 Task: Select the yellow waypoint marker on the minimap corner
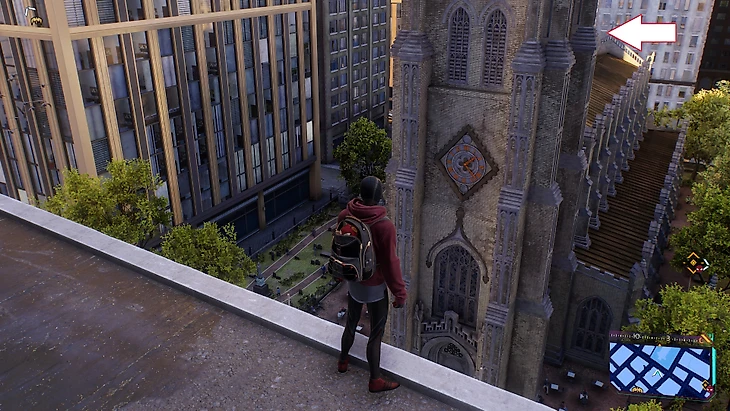(705, 341)
